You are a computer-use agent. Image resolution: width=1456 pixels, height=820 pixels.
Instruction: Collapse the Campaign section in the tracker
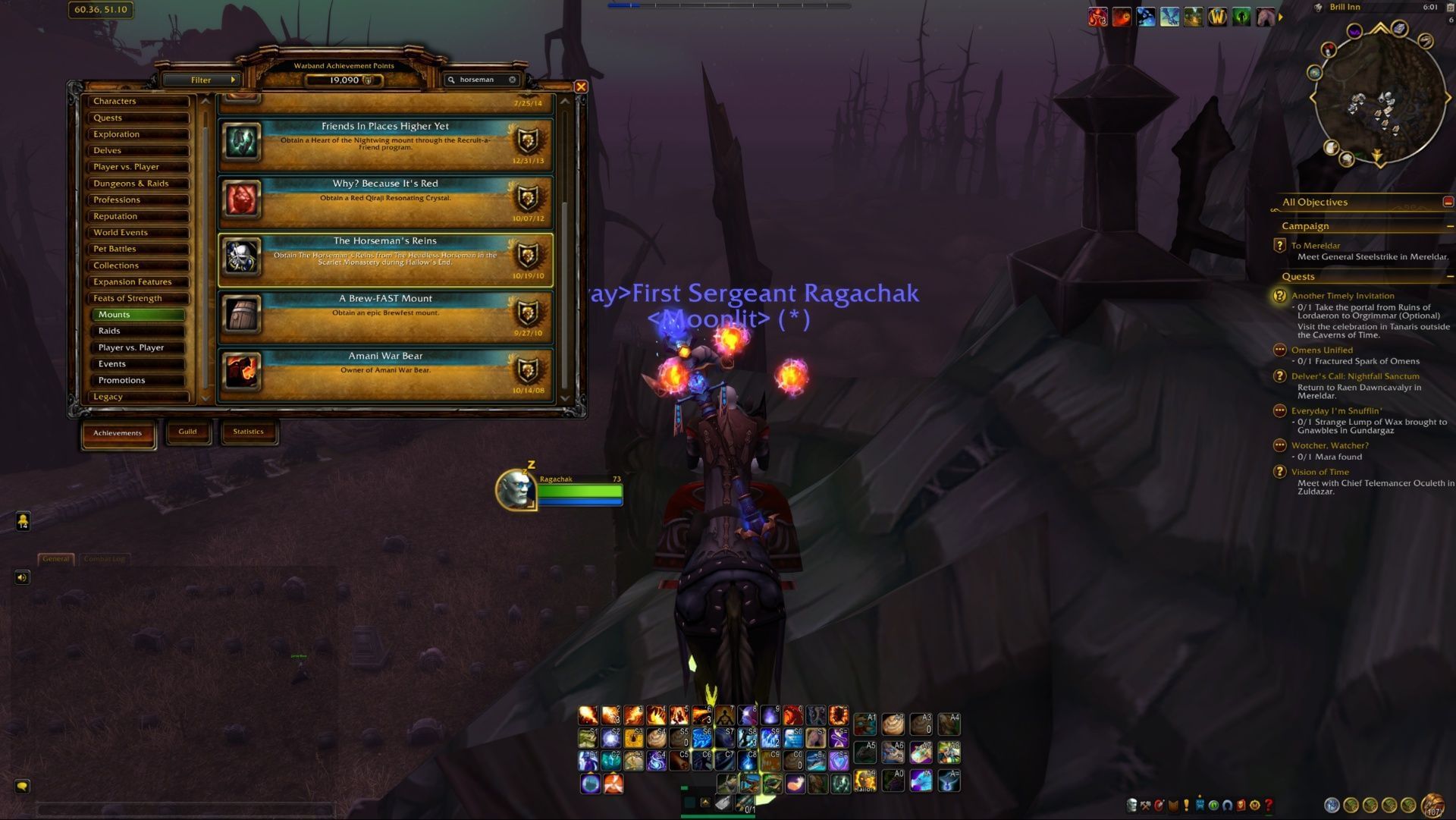click(1449, 225)
